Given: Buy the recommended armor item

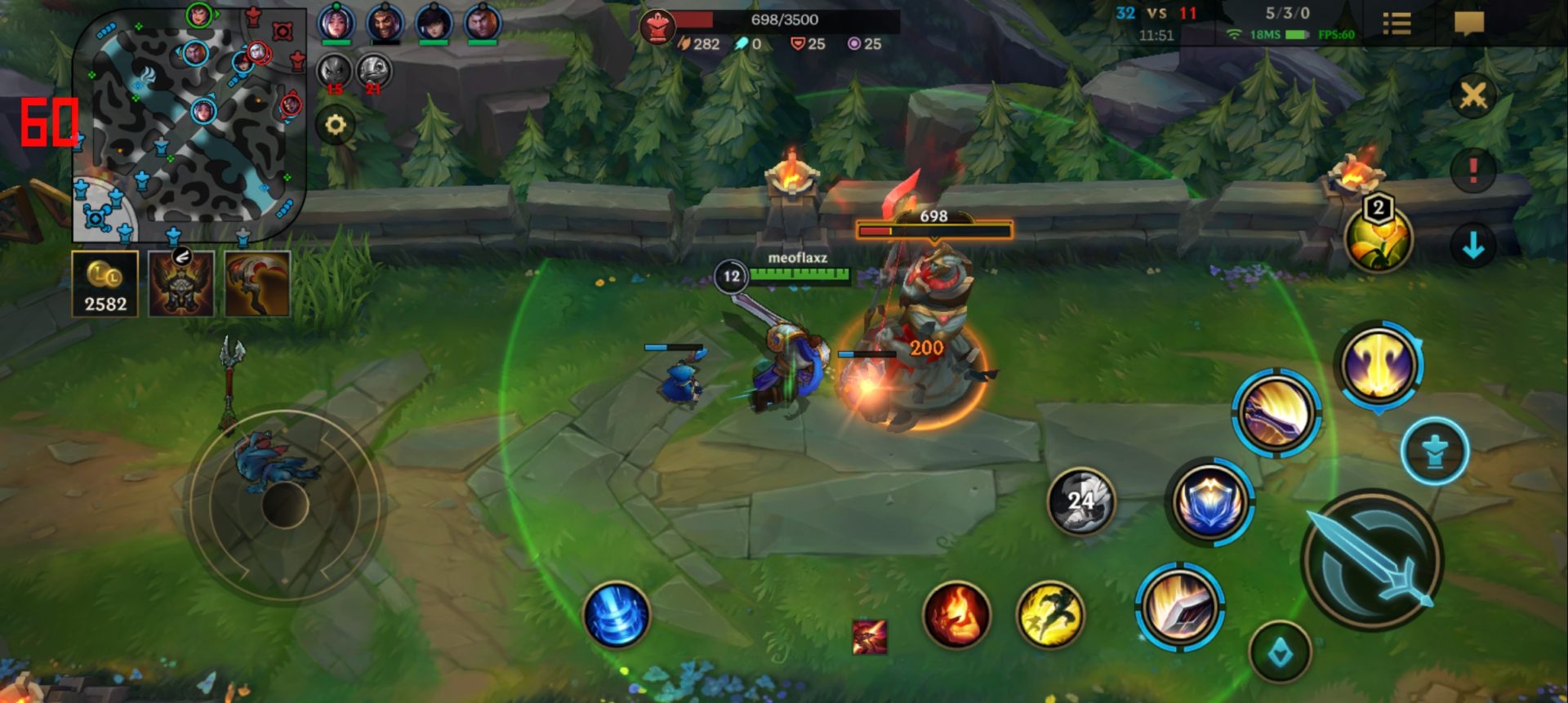Looking at the screenshot, I should tap(181, 284).
